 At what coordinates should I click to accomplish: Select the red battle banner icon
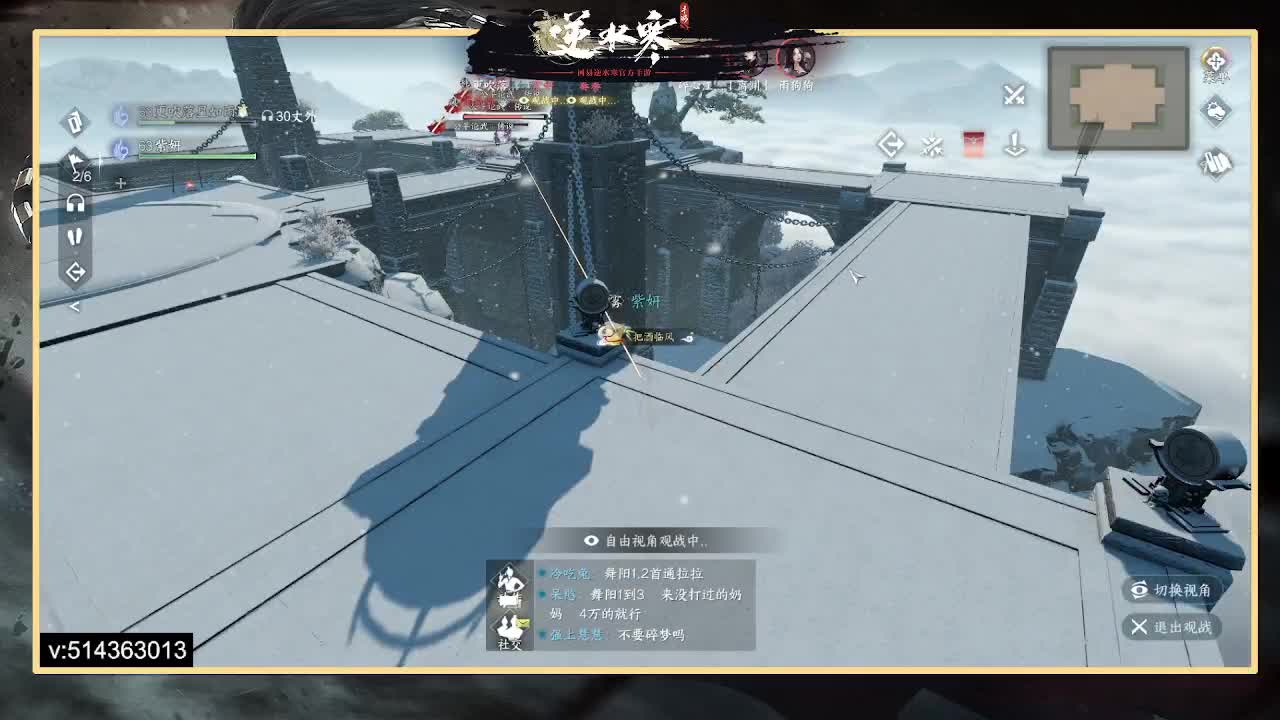click(x=973, y=143)
